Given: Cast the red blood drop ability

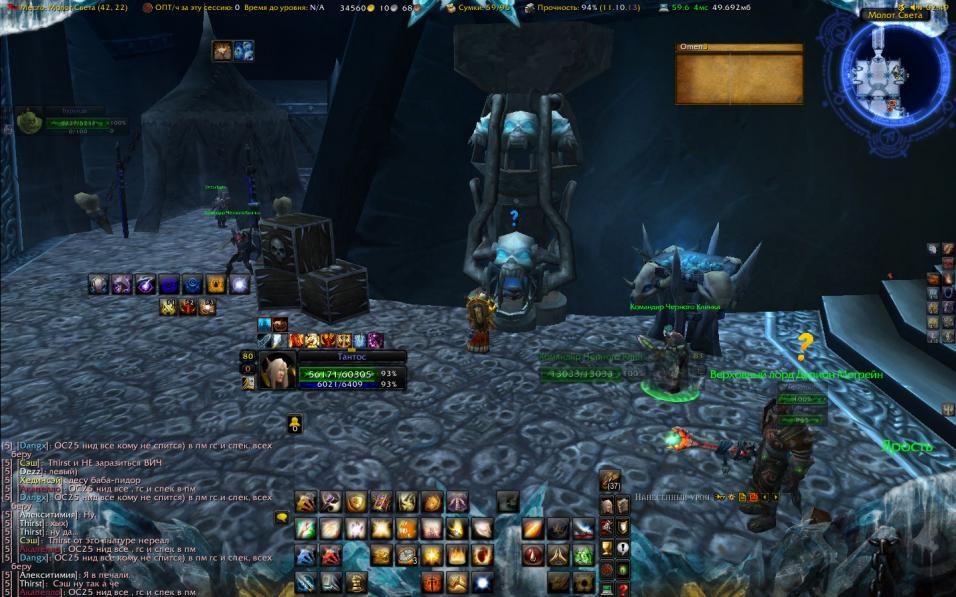Looking at the screenshot, I should coord(534,555).
